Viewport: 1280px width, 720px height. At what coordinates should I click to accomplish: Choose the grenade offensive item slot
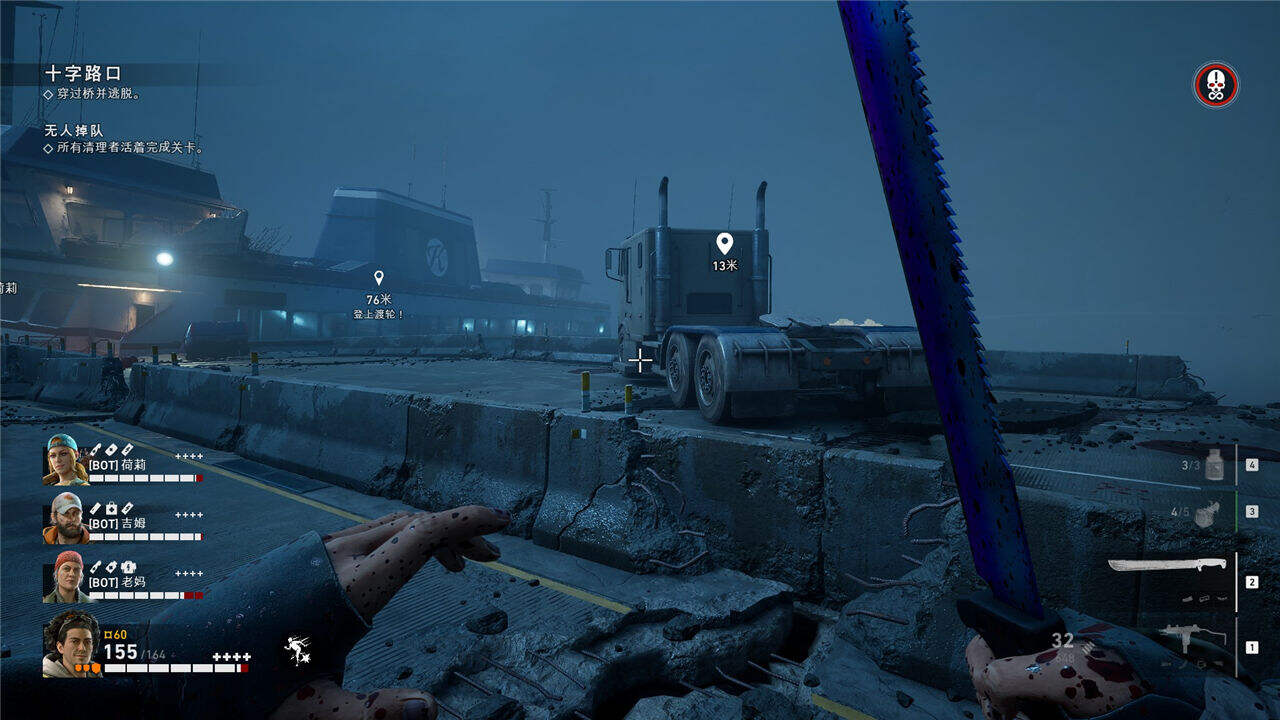[1208, 512]
